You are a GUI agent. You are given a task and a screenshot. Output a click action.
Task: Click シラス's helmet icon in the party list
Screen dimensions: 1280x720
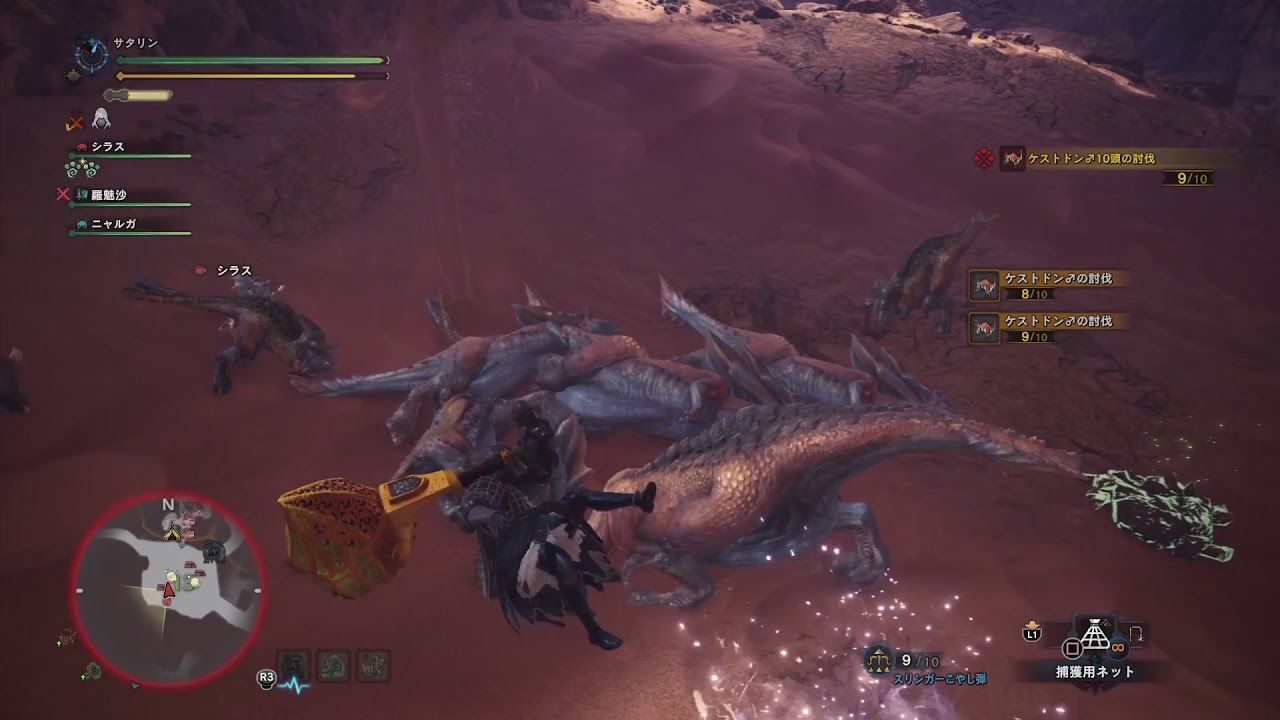[82, 146]
